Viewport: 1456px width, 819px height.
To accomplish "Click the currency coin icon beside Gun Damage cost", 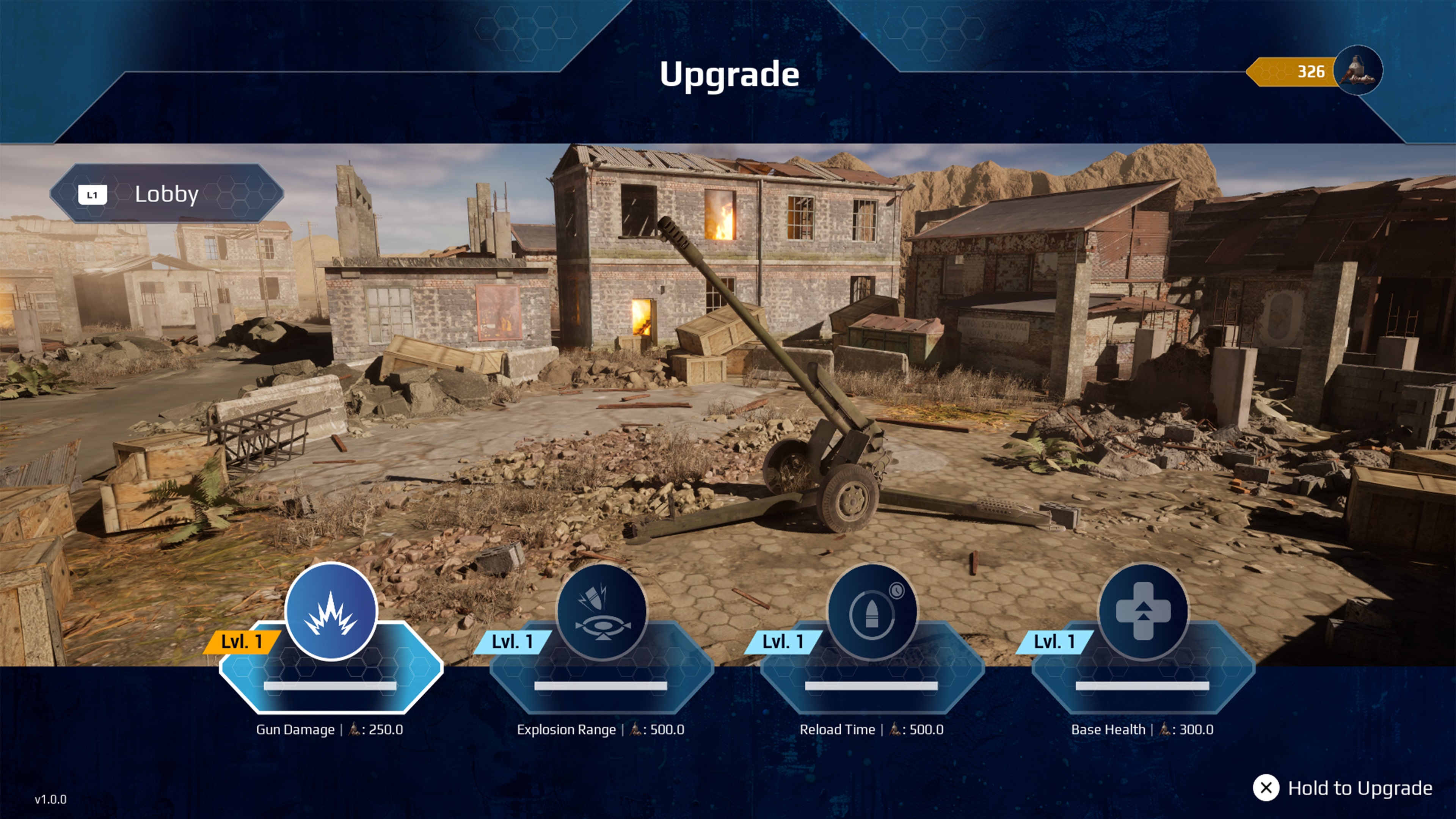I will click(x=353, y=730).
